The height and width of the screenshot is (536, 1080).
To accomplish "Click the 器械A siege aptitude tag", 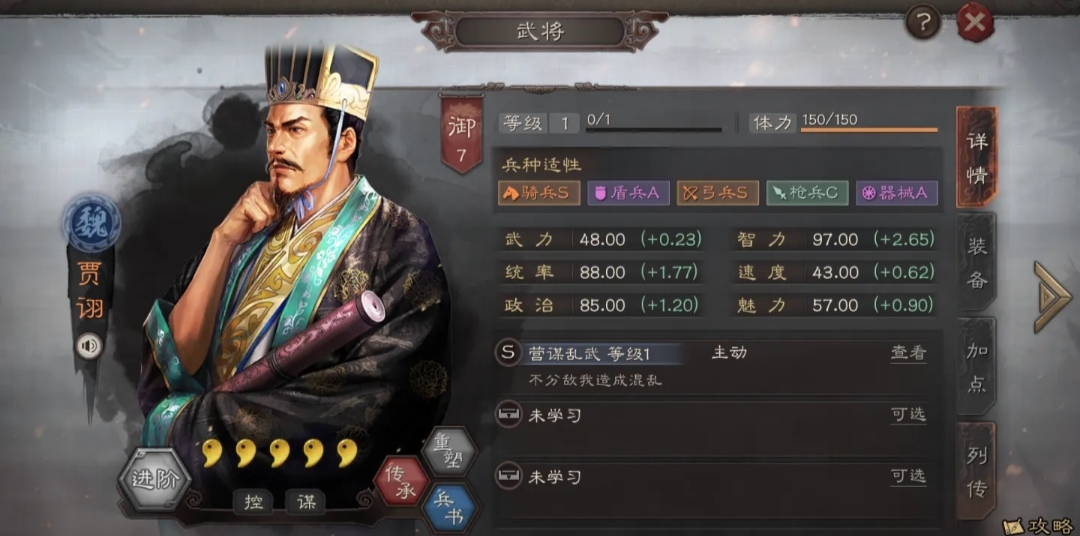I will pos(896,193).
